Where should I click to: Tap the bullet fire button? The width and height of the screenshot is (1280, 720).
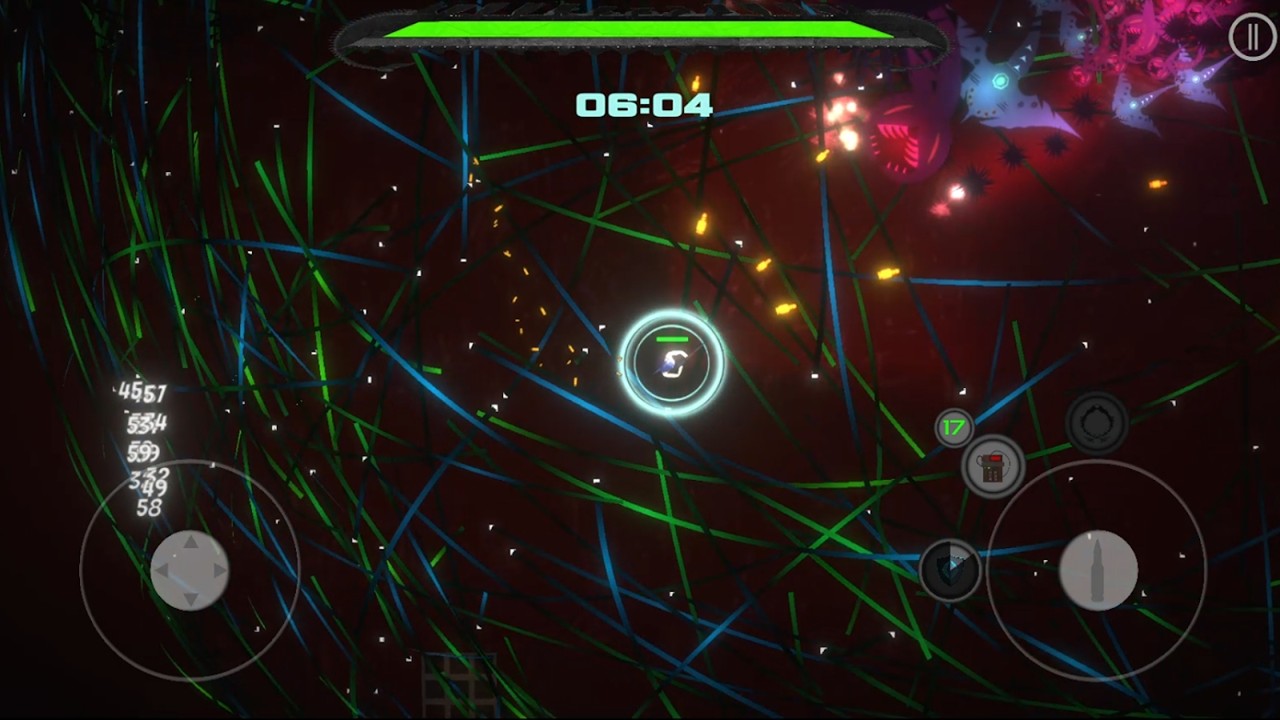coord(1097,570)
